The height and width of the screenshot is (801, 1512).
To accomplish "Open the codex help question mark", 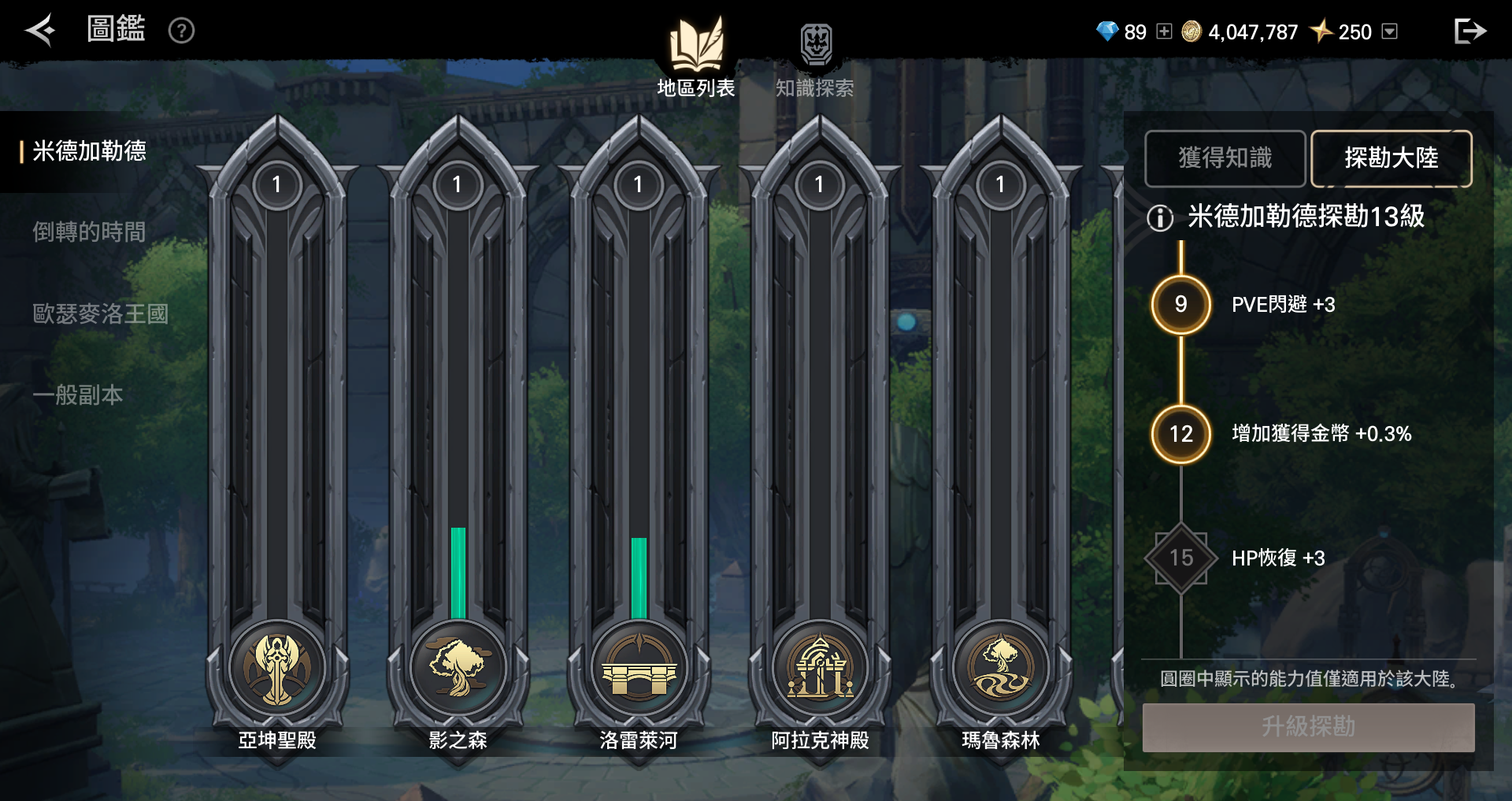I will tap(181, 31).
